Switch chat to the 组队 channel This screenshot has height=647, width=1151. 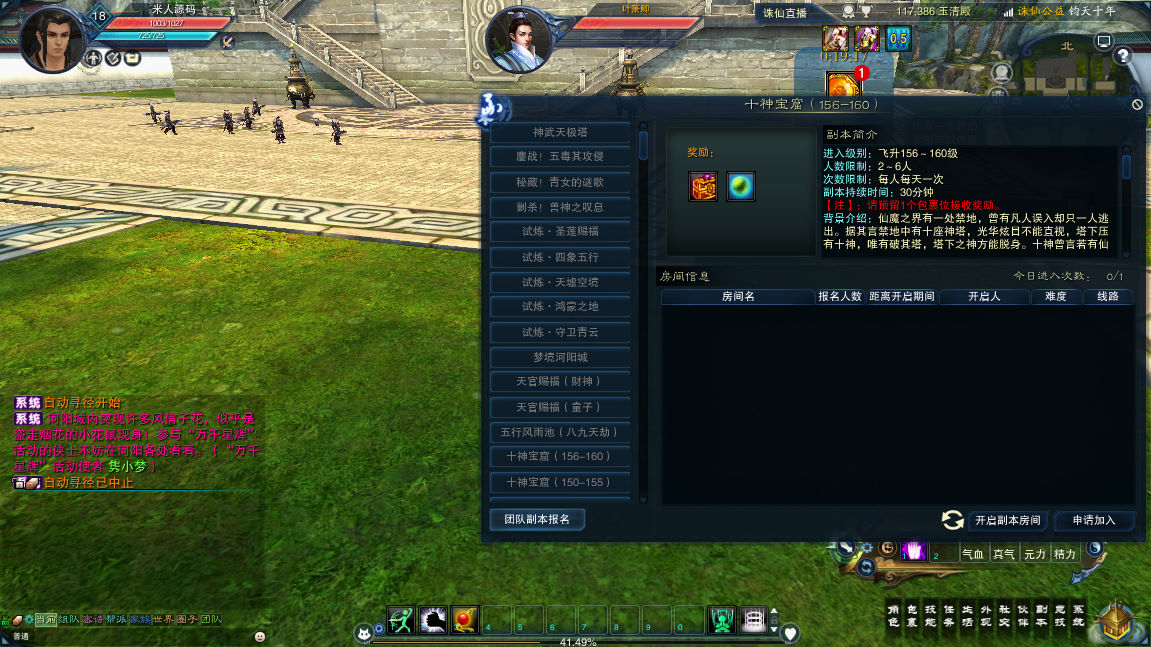[69, 619]
